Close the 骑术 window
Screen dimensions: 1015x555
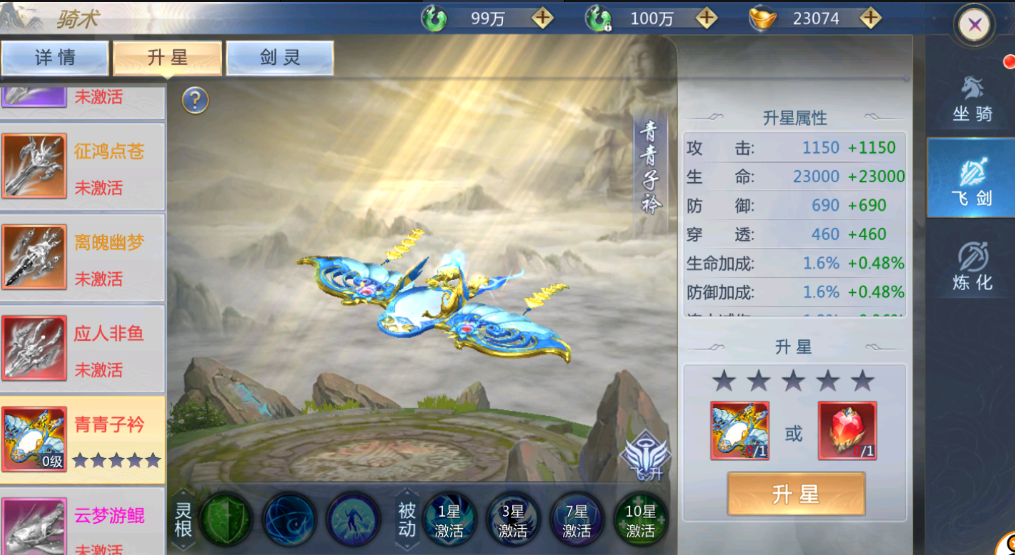[973, 26]
